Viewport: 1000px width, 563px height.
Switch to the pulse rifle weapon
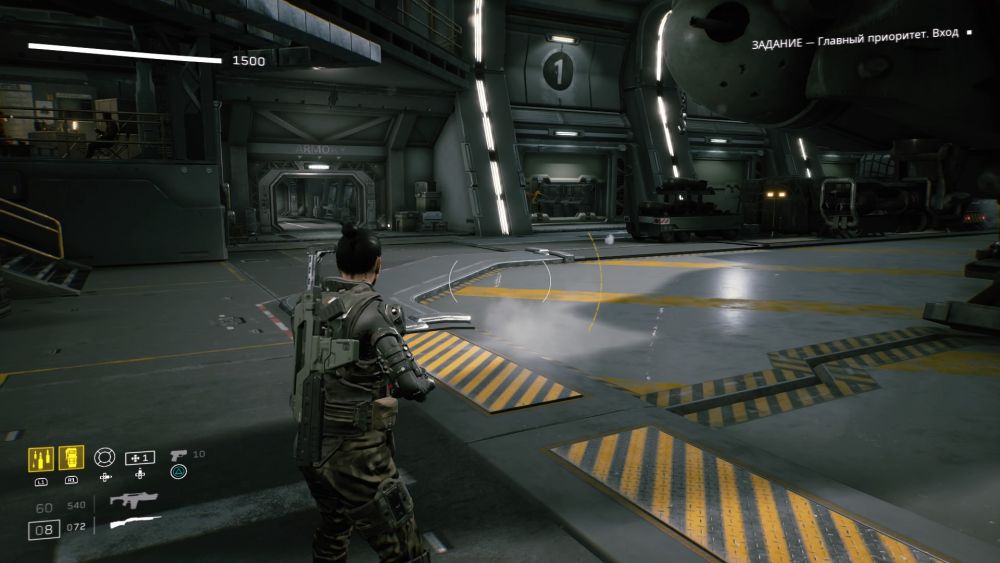[x=133, y=500]
